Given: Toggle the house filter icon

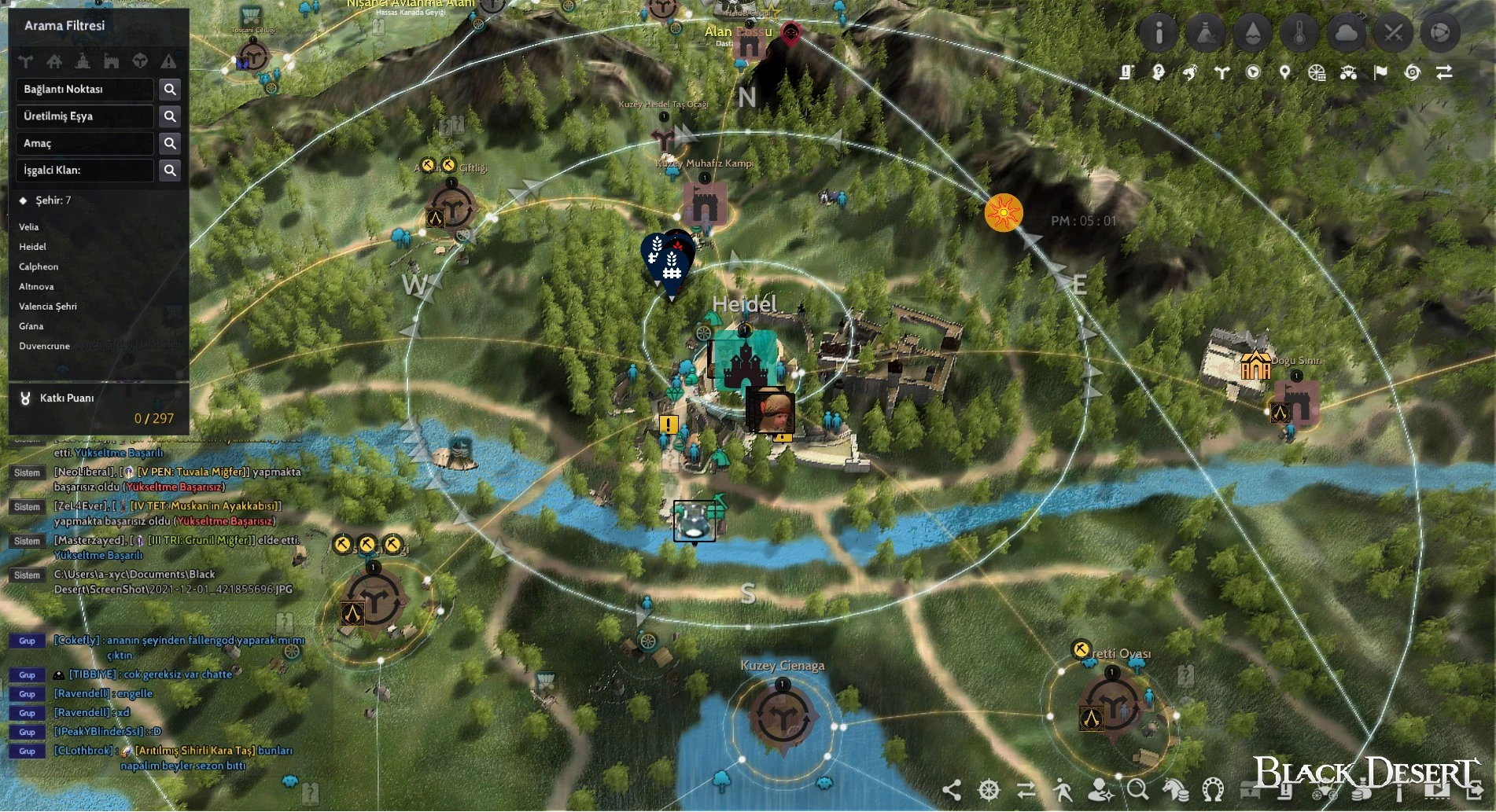Looking at the screenshot, I should click(54, 61).
